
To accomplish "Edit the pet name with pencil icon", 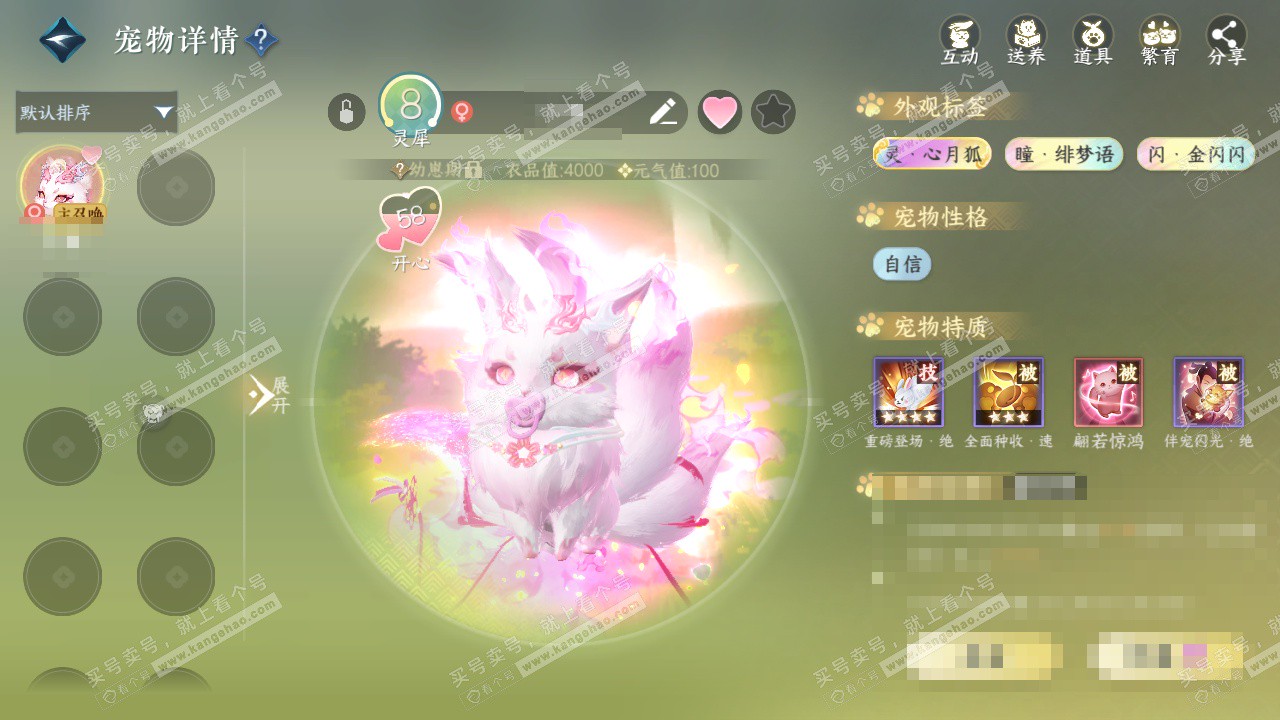I will pos(663,112).
